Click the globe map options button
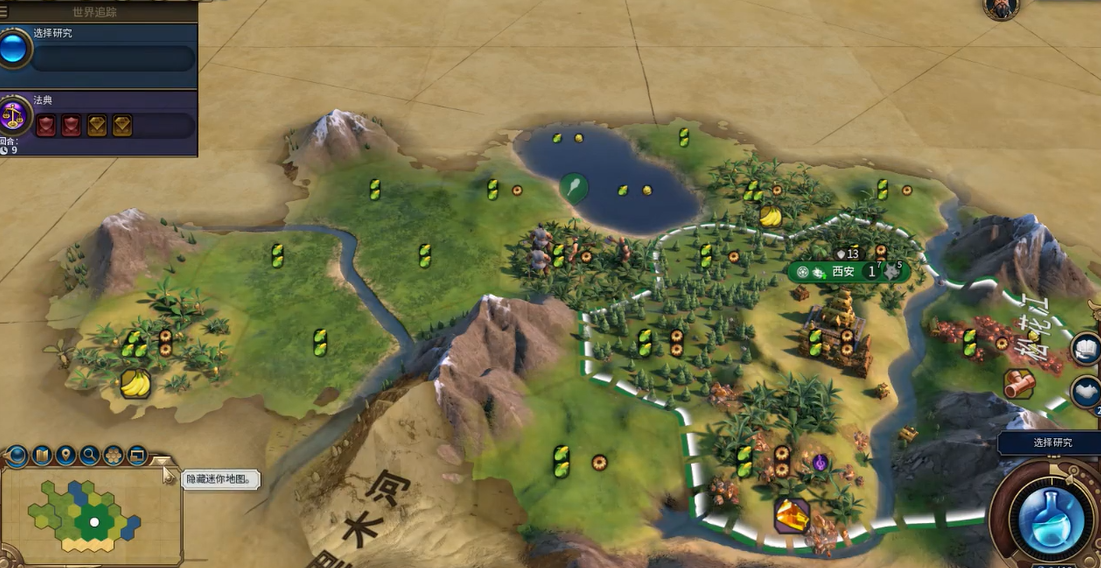This screenshot has width=1101, height=568. (x=16, y=456)
